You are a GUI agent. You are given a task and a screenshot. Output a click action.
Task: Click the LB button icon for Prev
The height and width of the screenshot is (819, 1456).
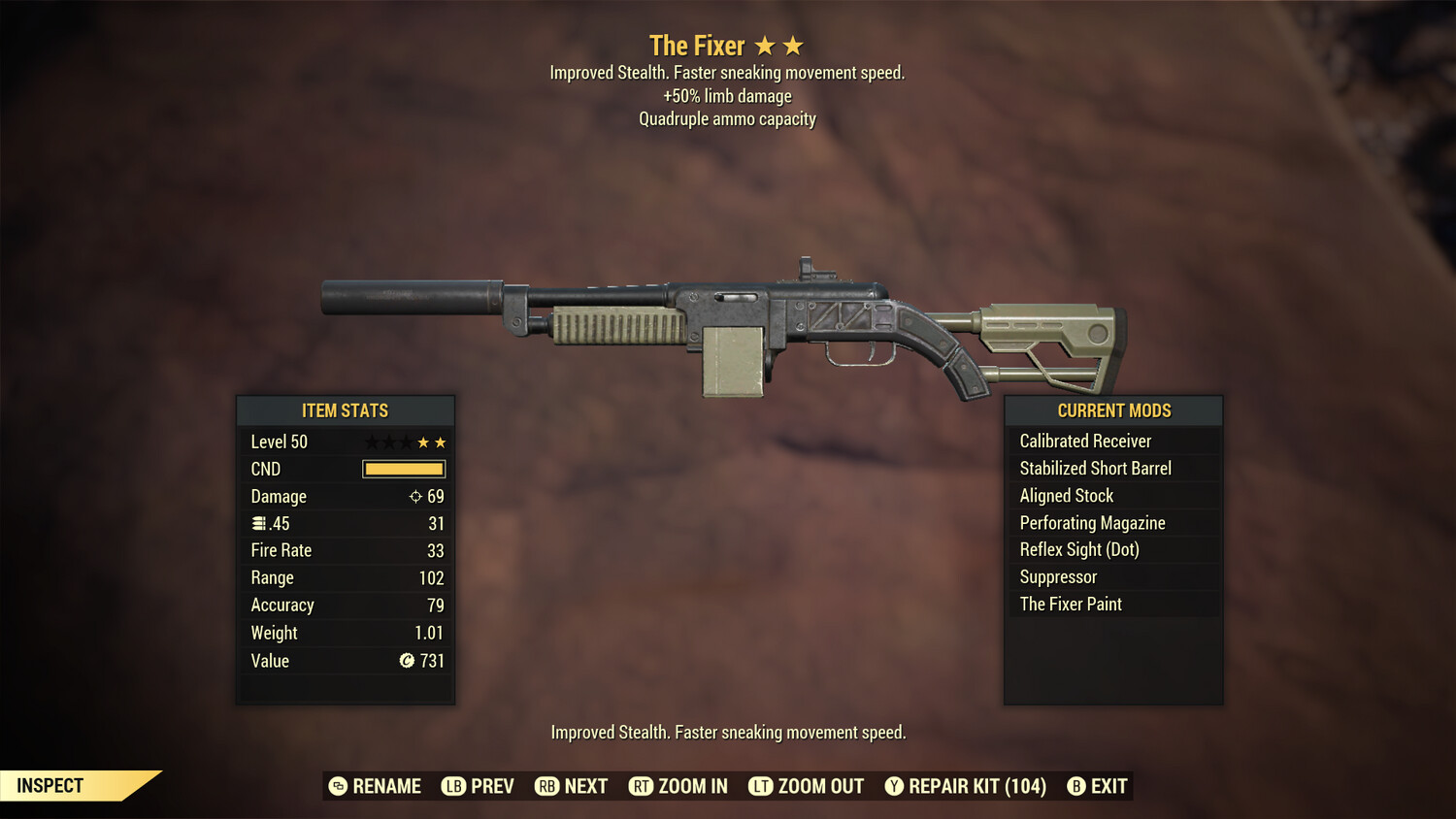point(452,786)
